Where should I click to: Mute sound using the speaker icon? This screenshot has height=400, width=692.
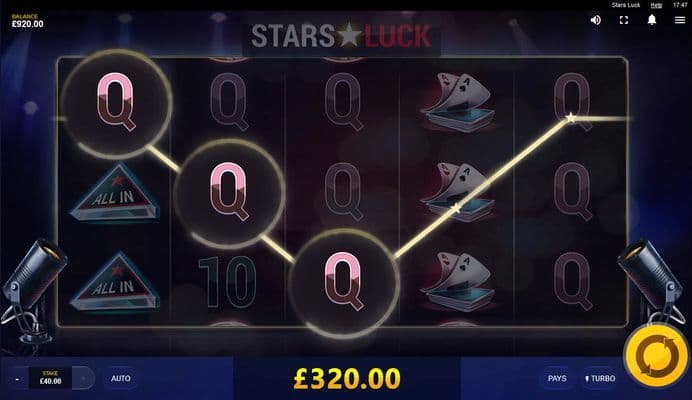click(x=595, y=20)
